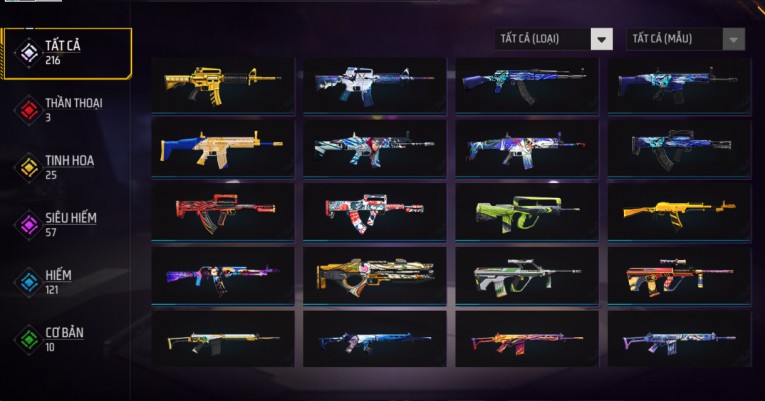Select the white and green AUG skin

click(527, 275)
